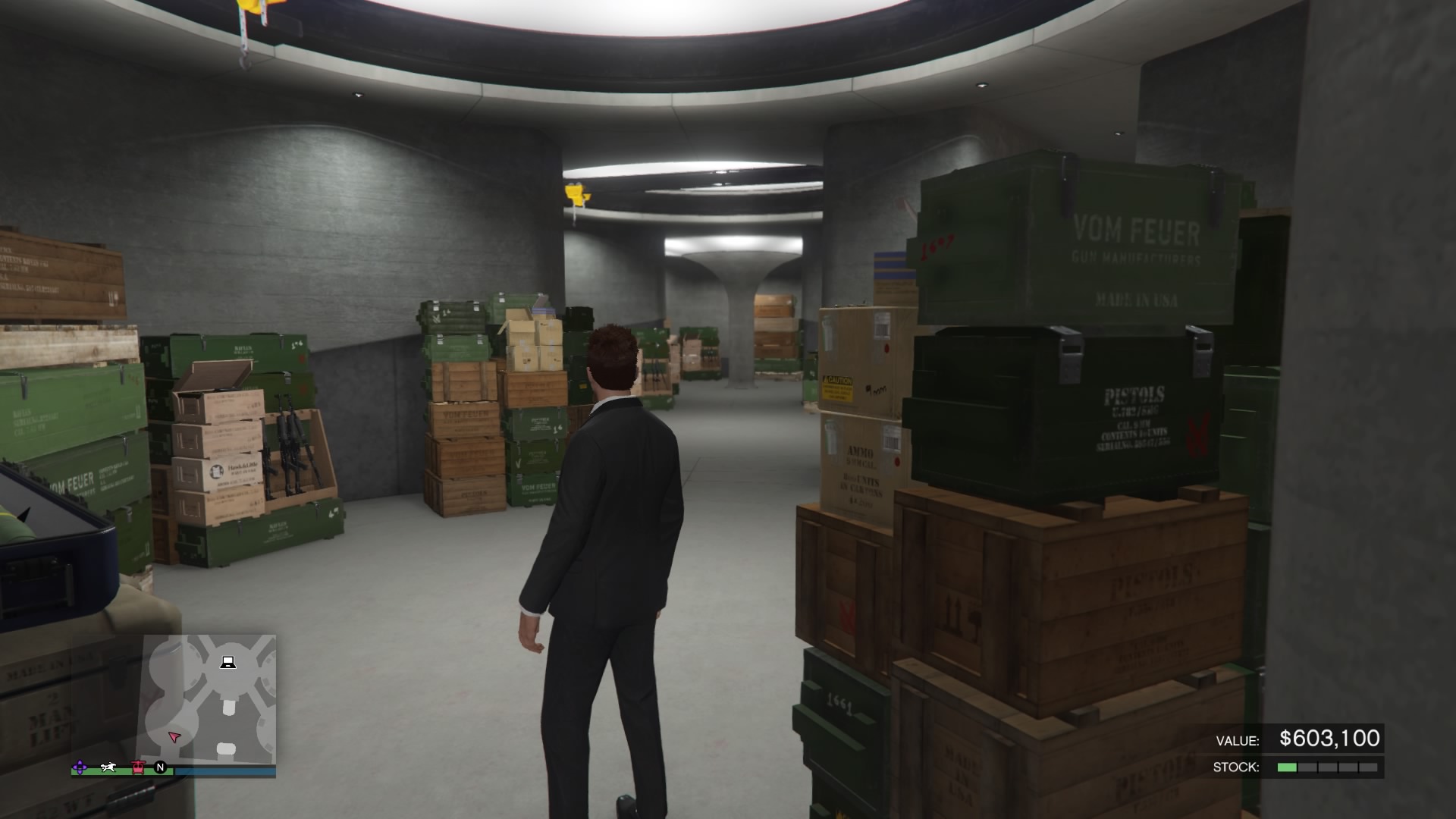Image resolution: width=1456 pixels, height=819 pixels.
Task: Select the white animal icon on the health bar
Action: click(x=109, y=768)
